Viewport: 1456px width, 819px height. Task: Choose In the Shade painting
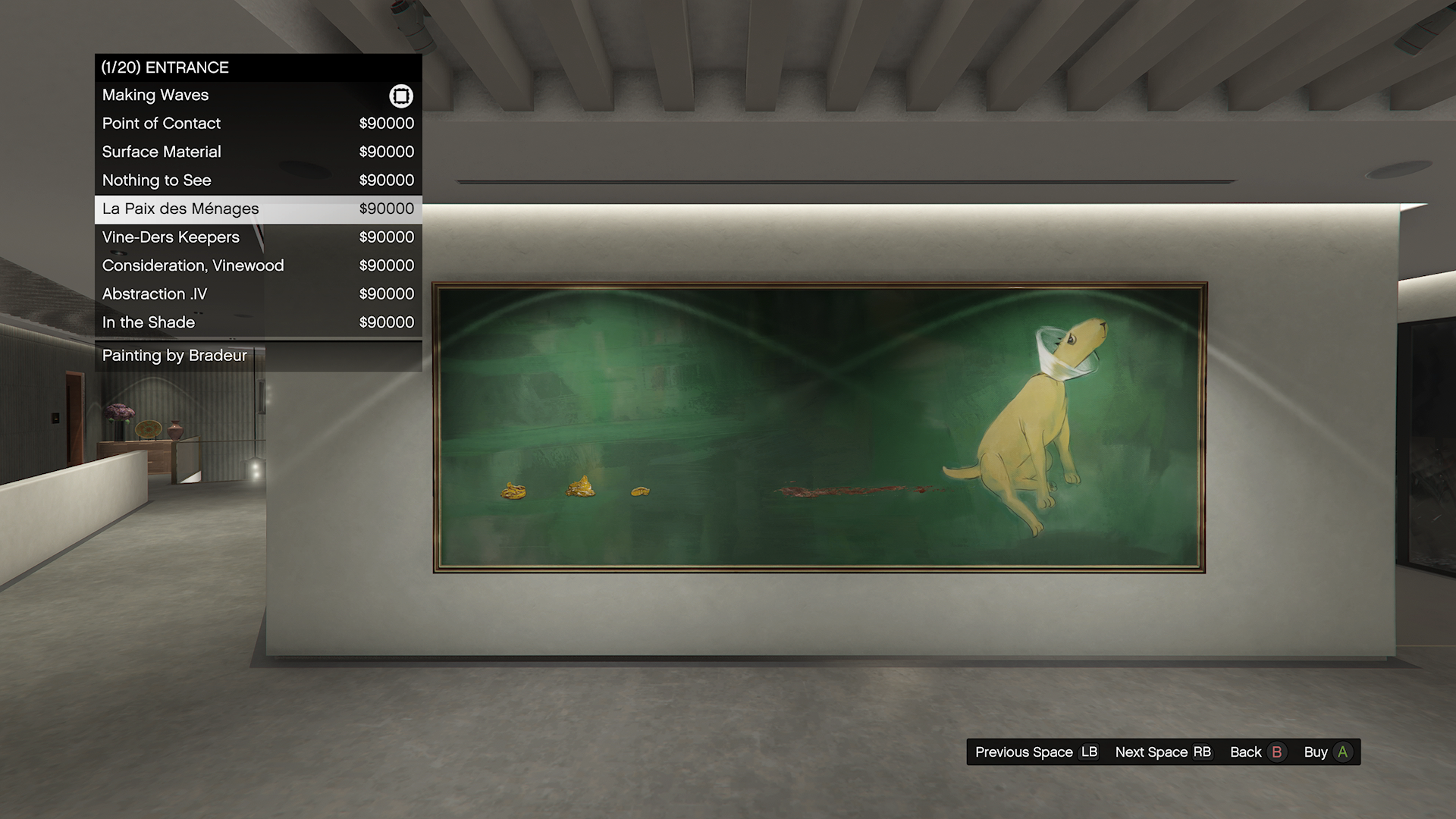coord(258,322)
